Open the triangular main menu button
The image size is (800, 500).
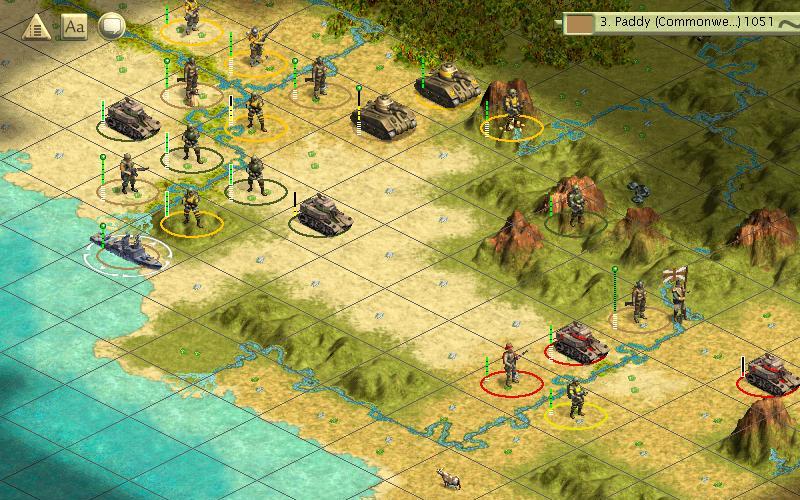pos(35,28)
